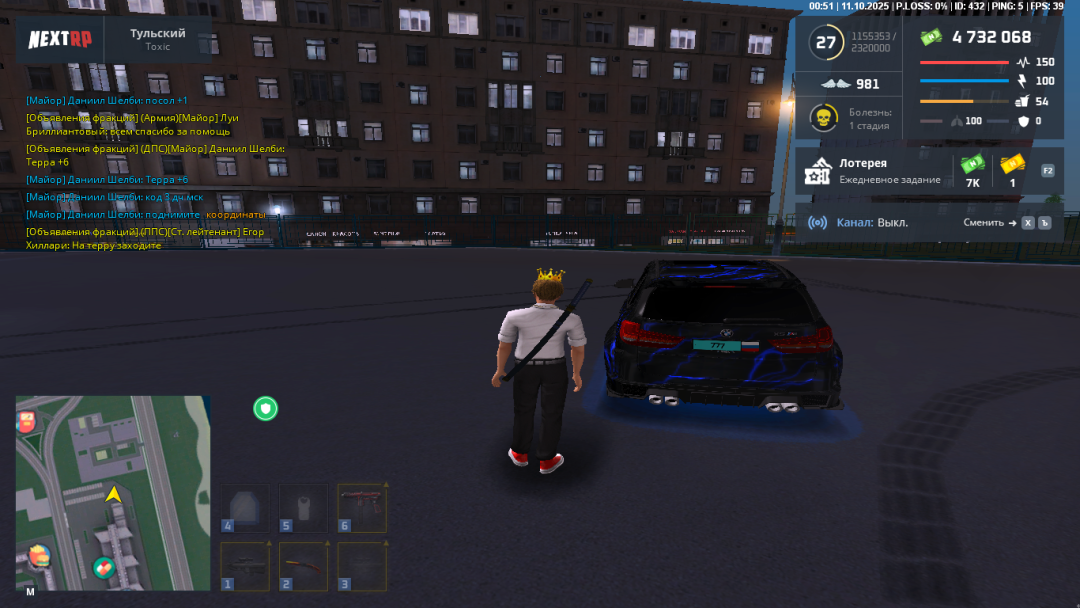
Task: Use the vest item in slot 5
Action: 303,508
